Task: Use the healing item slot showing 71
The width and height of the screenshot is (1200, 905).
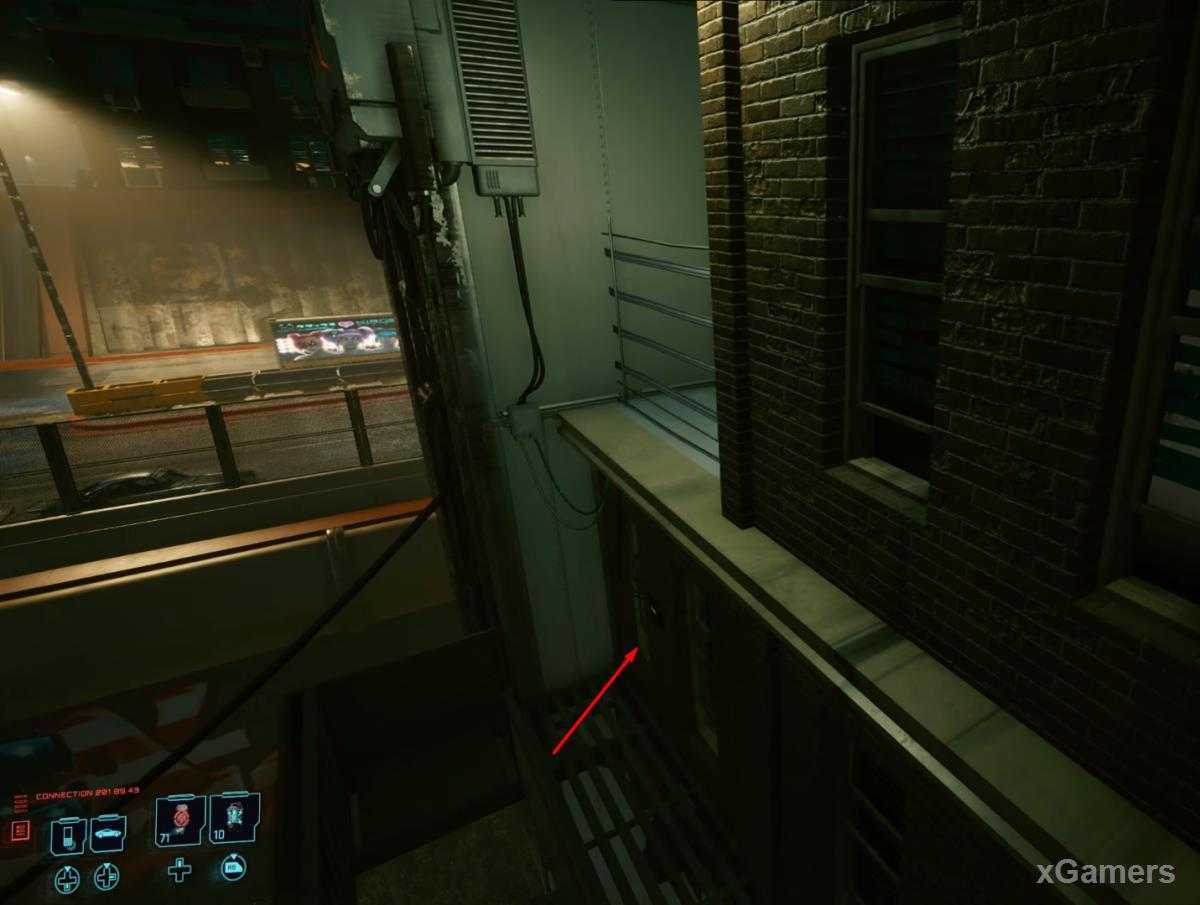Action: [x=180, y=820]
